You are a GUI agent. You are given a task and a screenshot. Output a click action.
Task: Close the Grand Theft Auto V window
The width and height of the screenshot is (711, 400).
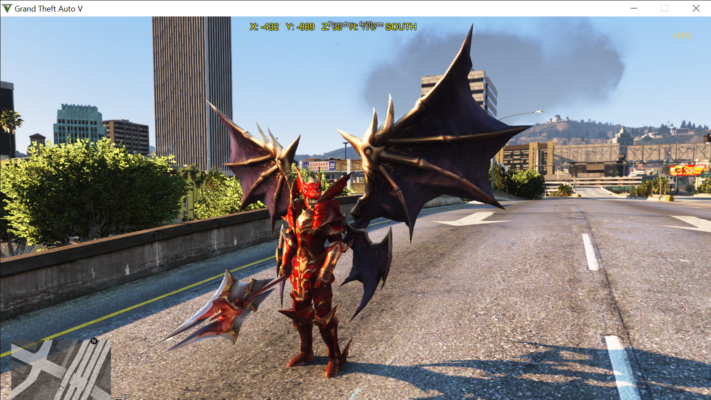694,8
